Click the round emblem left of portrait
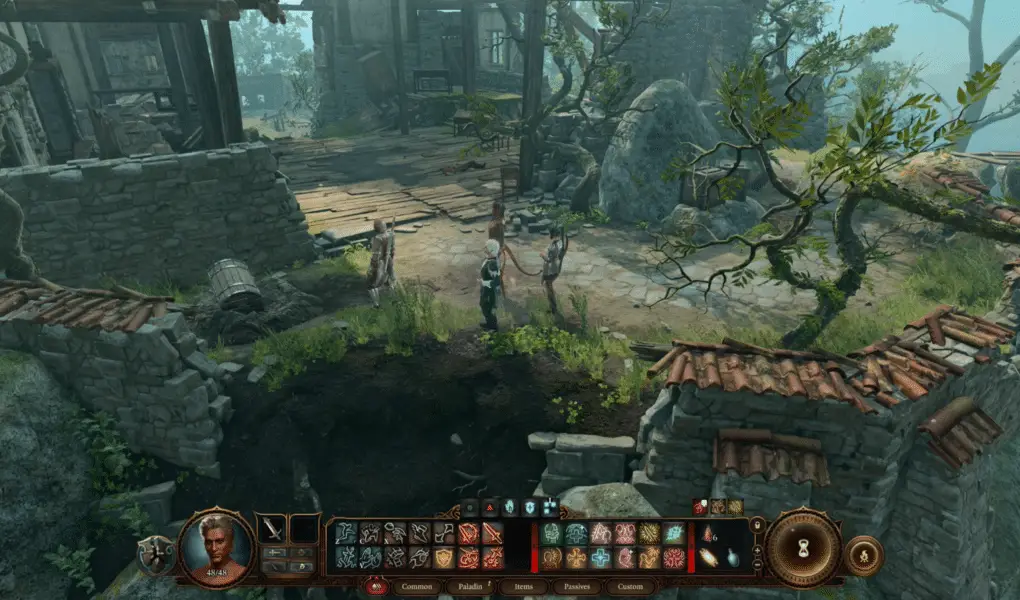This screenshot has width=1020, height=600. 155,556
